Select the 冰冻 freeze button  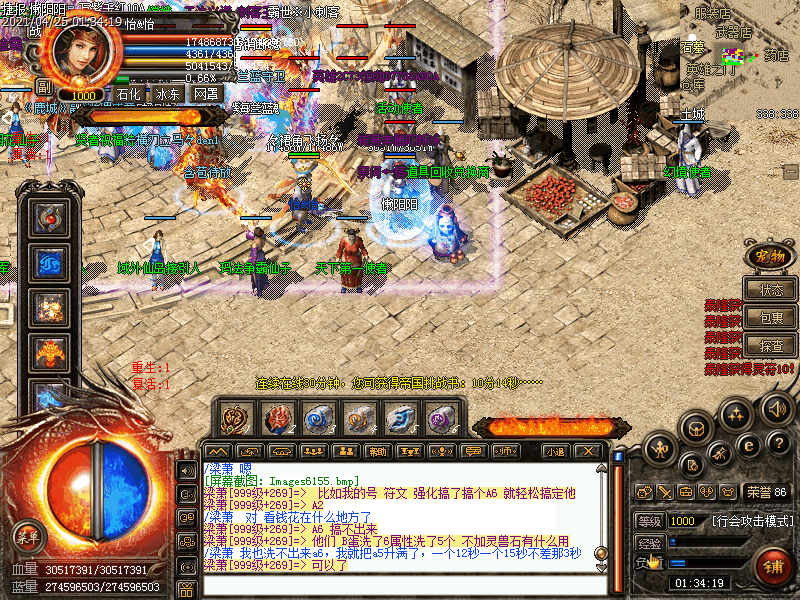[x=167, y=94]
